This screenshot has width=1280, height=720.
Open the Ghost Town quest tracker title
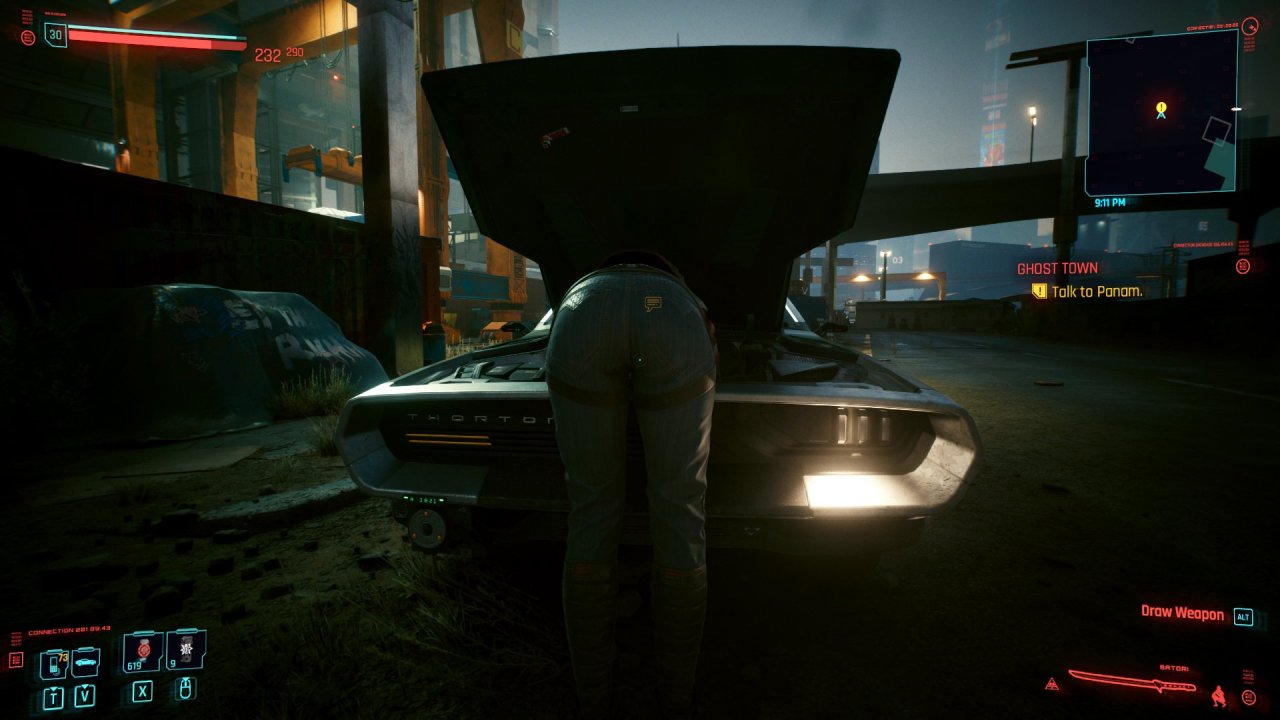[x=1057, y=268]
